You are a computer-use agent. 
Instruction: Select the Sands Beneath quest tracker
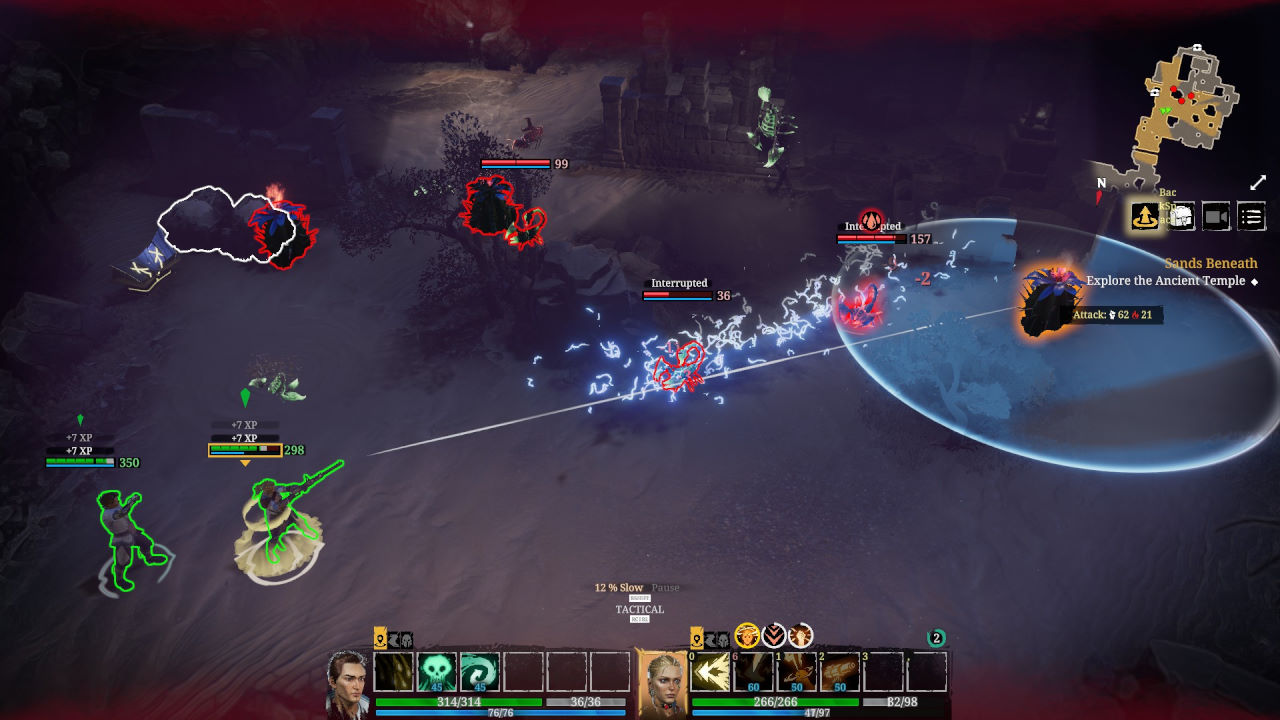click(x=1210, y=264)
